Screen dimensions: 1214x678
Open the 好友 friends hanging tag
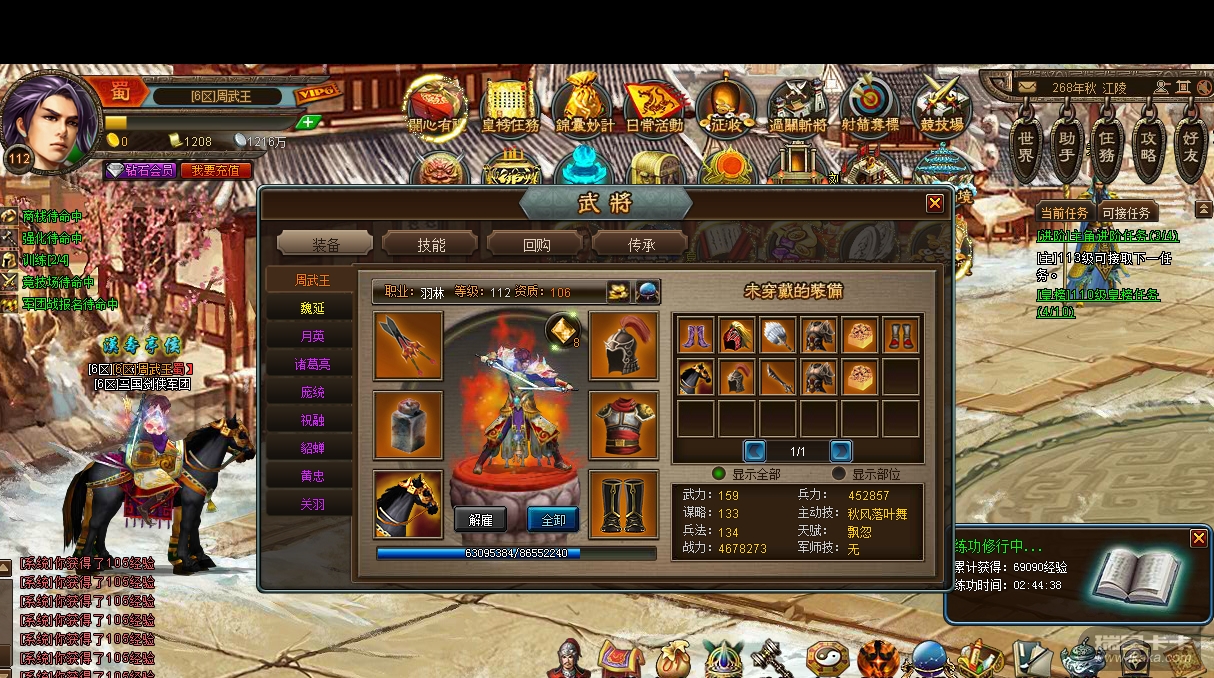pyautogui.click(x=1190, y=147)
